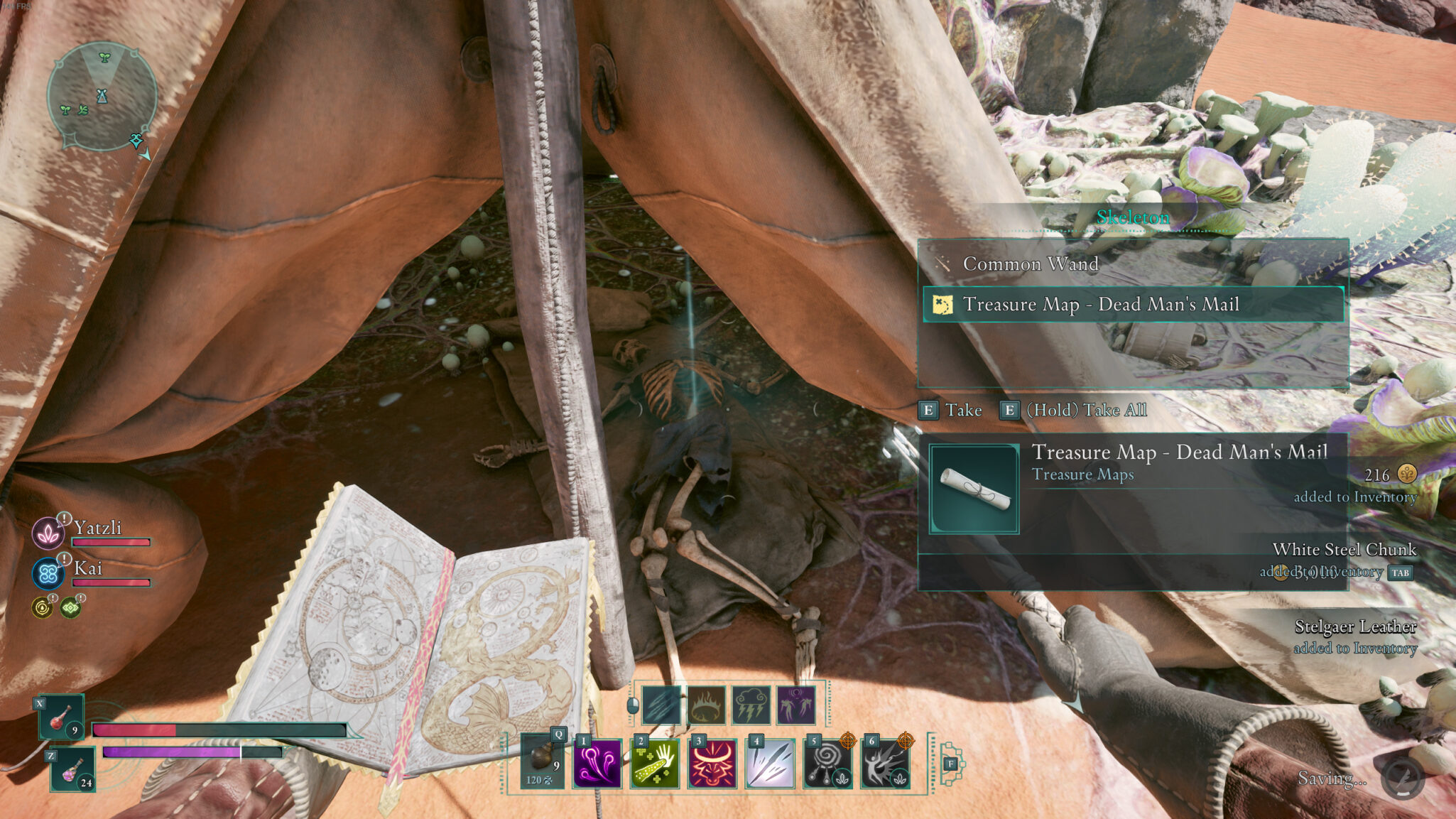Cast the purple swirling orbs ability

point(597,764)
